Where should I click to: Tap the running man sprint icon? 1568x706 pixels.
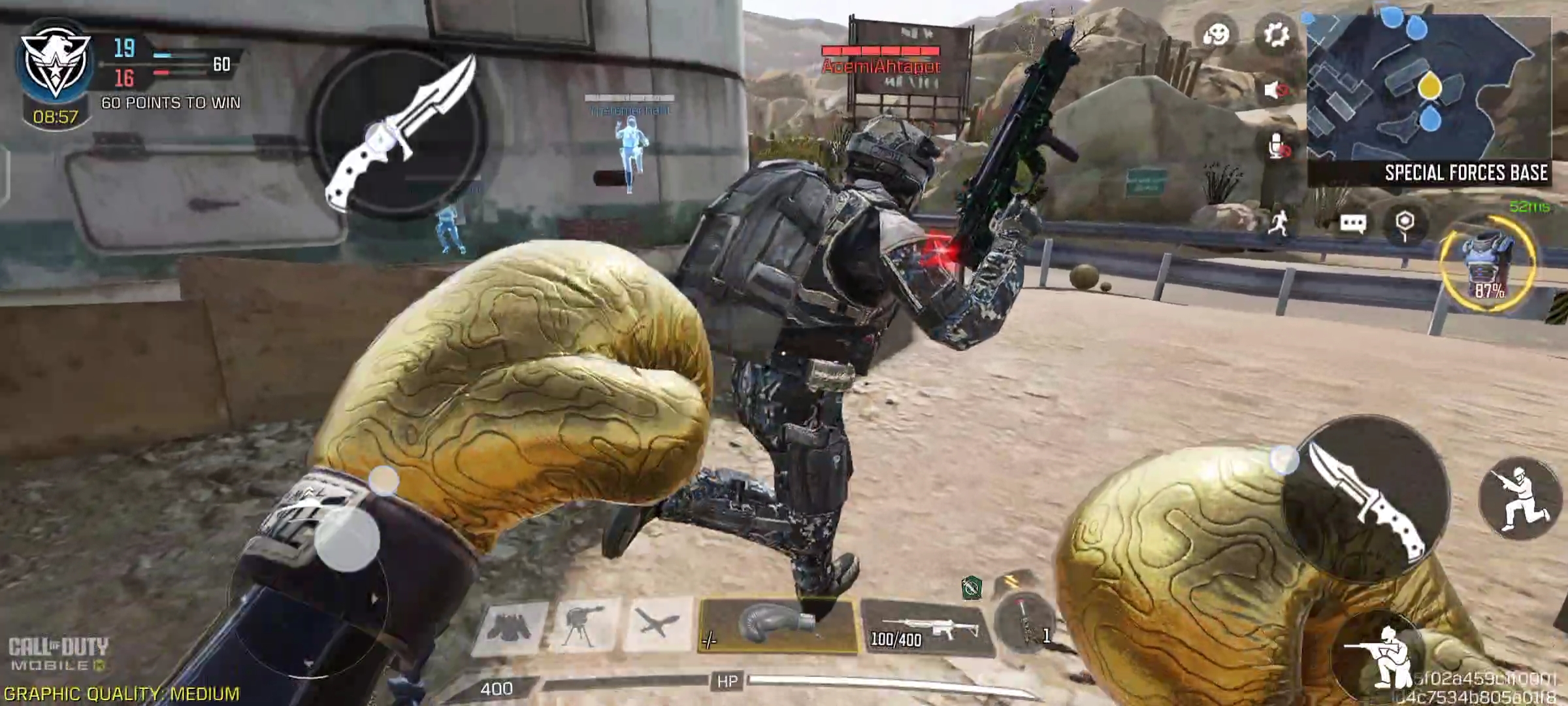click(x=1279, y=223)
